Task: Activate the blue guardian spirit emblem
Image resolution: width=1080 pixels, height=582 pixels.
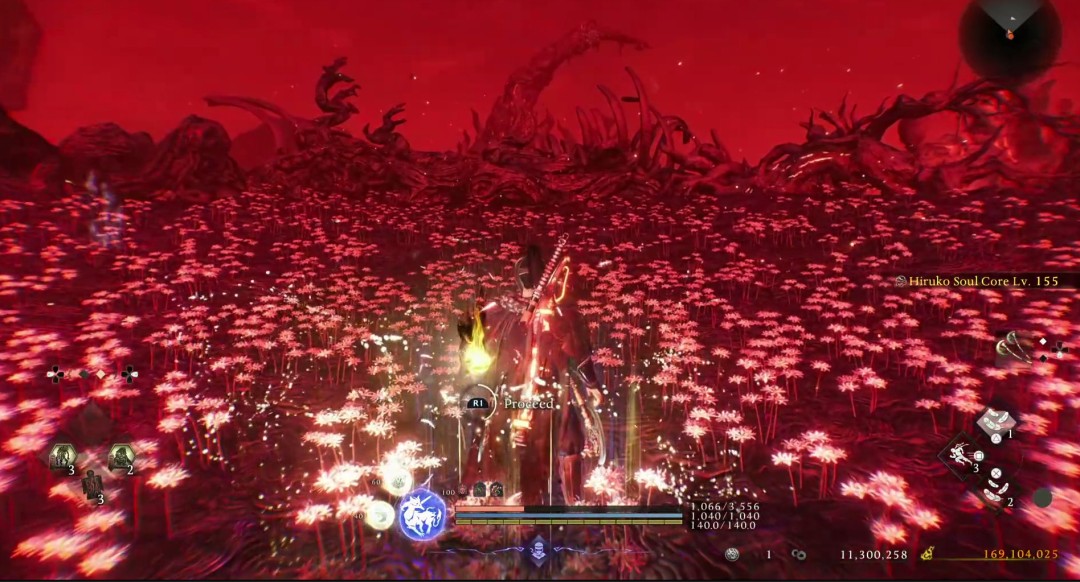Action: 422,515
